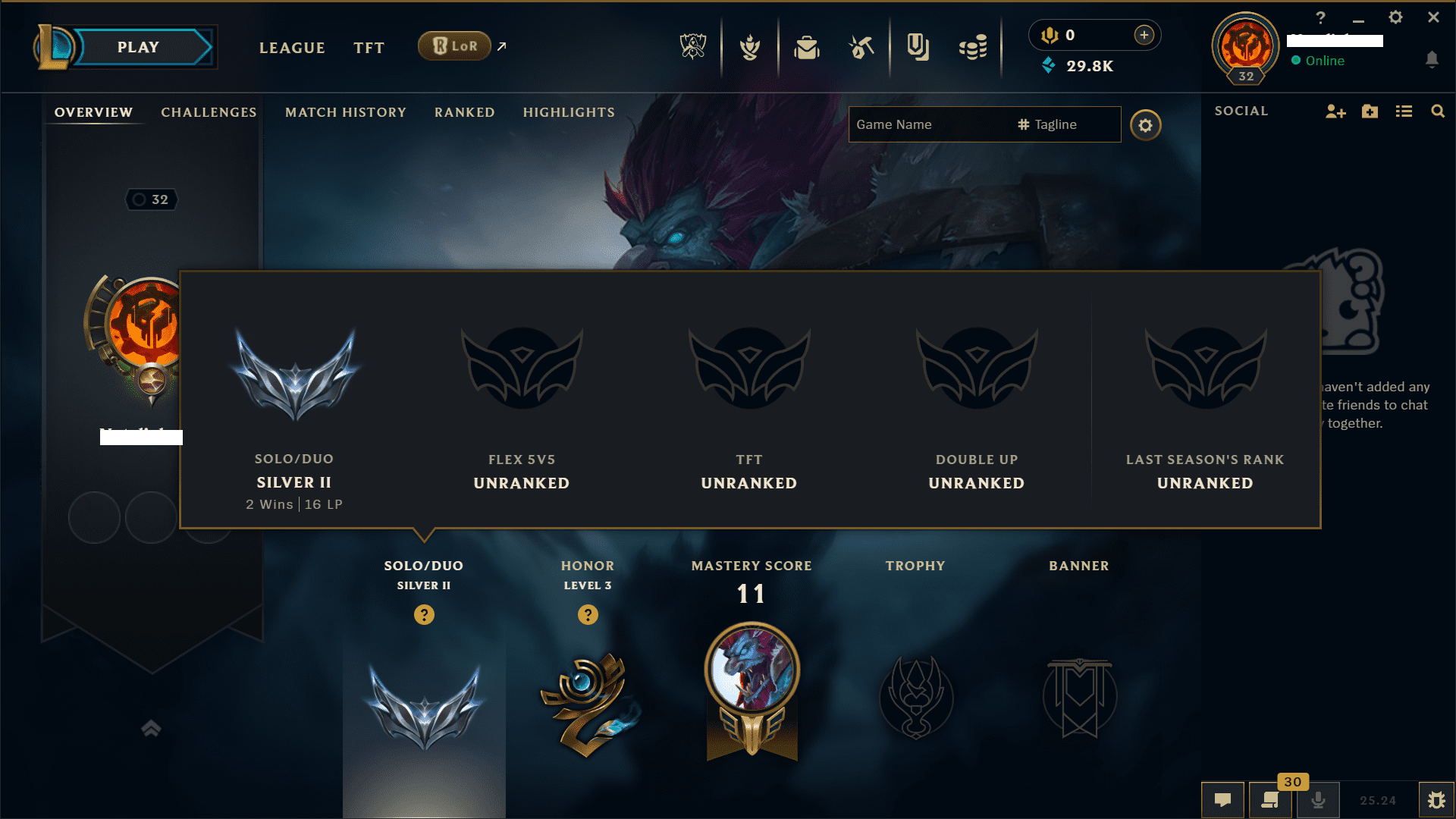
Task: Toggle the voice chat microphone
Action: pos(1319,799)
